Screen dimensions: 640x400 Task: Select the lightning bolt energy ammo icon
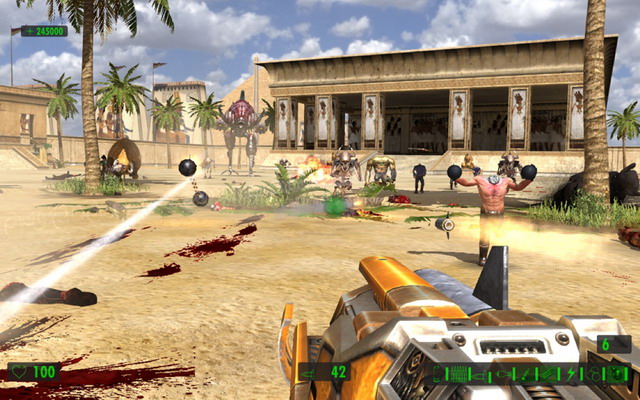tap(571, 374)
